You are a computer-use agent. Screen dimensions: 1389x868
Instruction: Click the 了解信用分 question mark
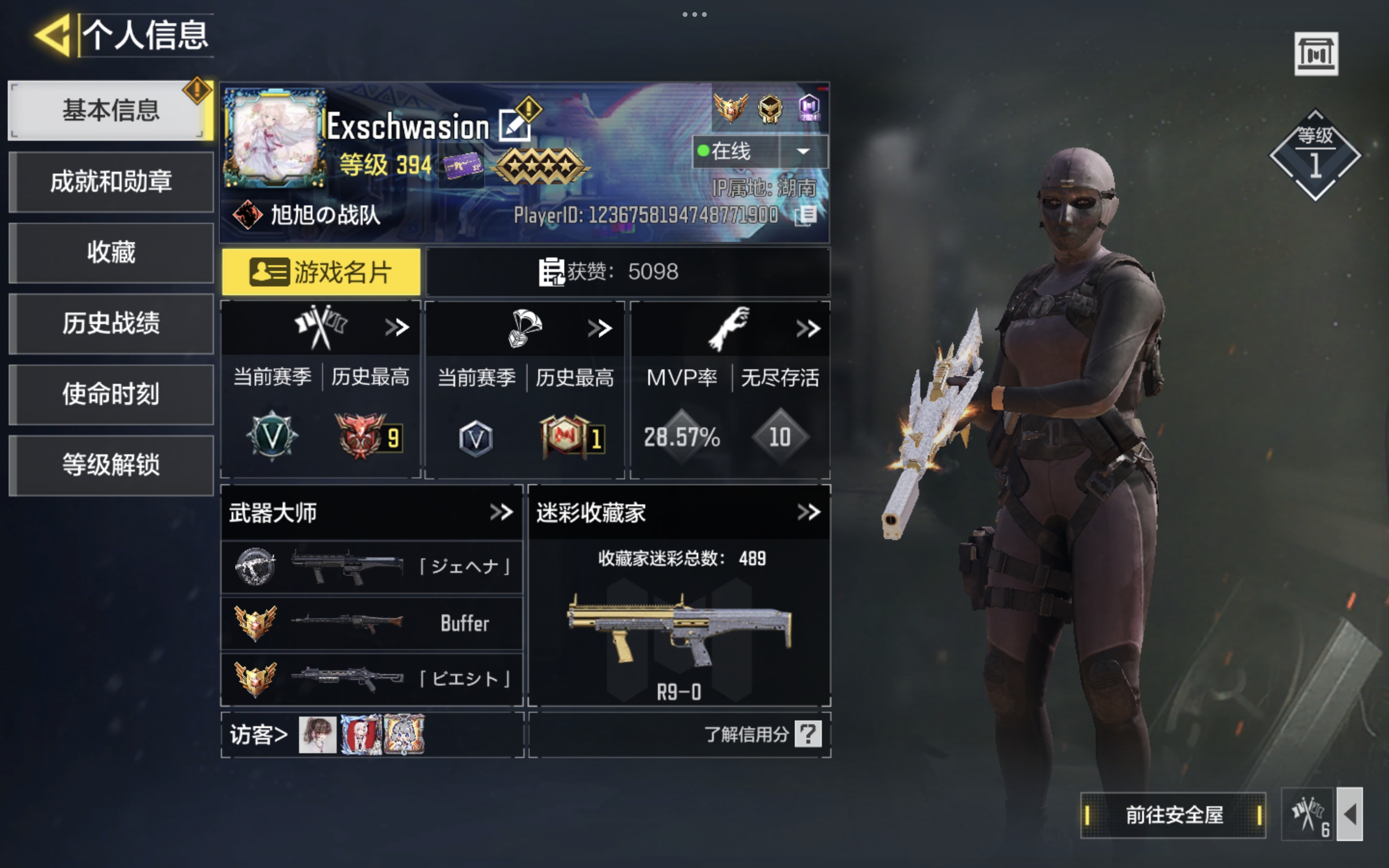[x=807, y=734]
